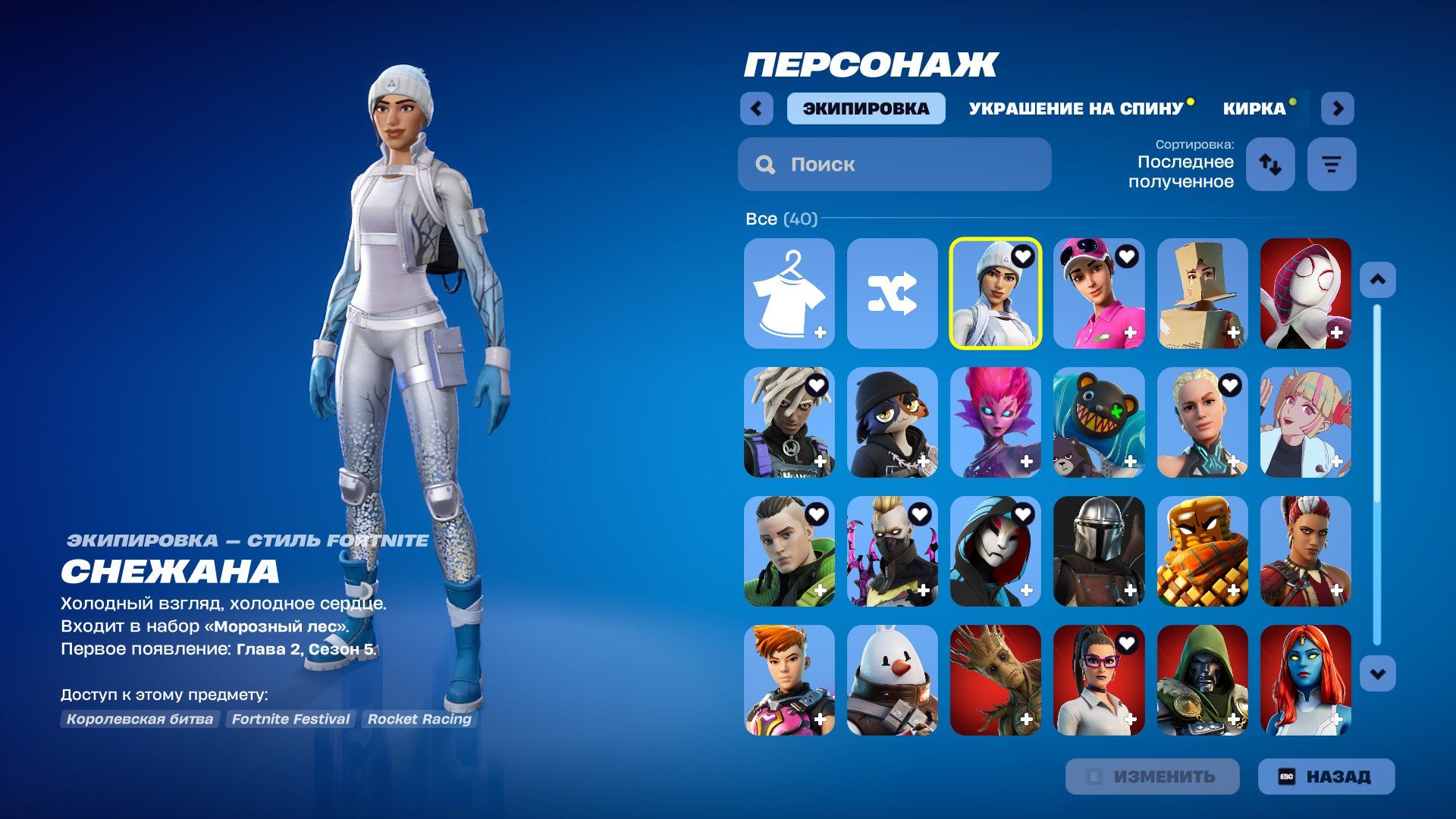This screenshot has width=1456, height=819.
Task: Click the scroll up arrow button
Action: (1377, 280)
